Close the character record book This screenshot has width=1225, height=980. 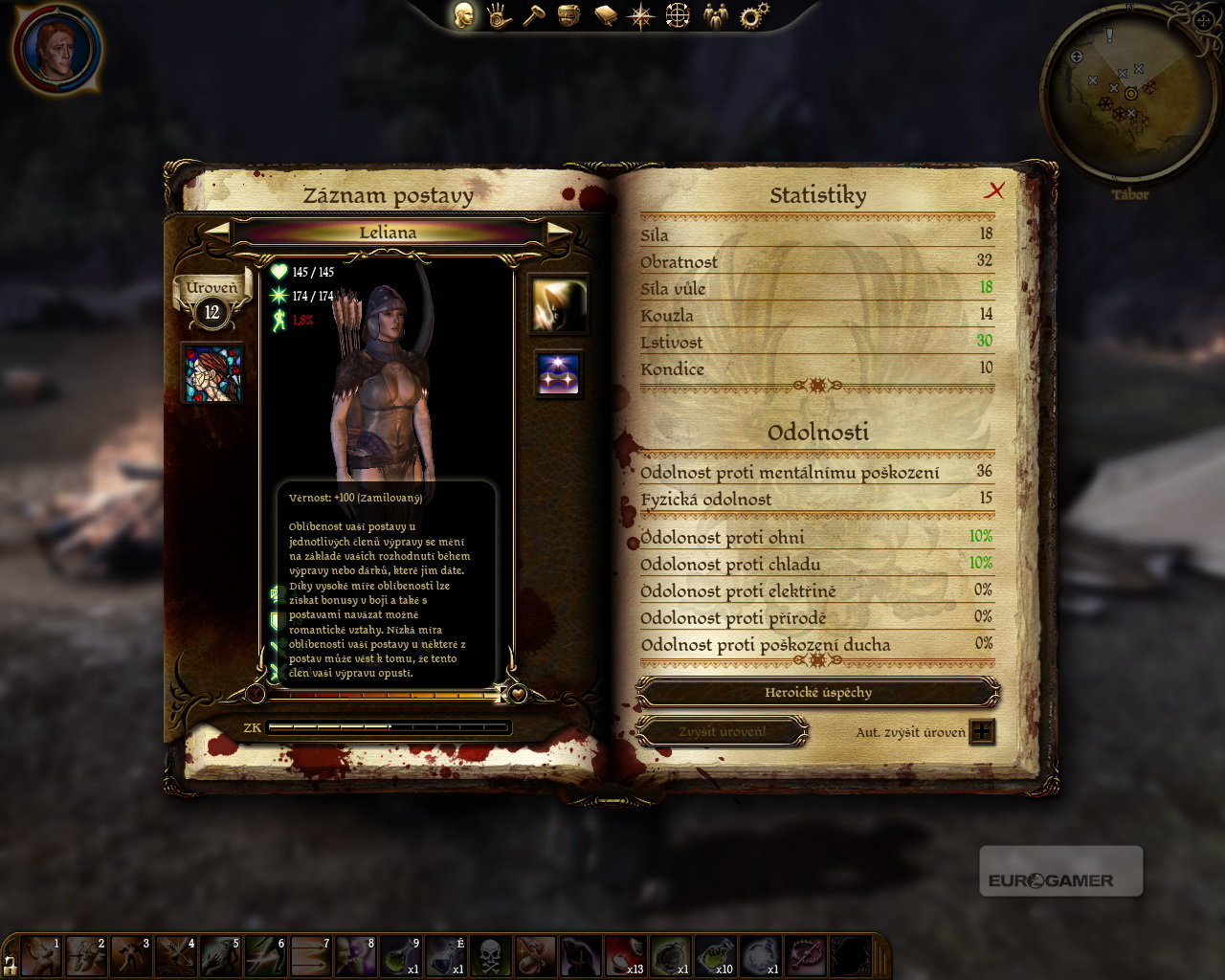pyautogui.click(x=995, y=190)
